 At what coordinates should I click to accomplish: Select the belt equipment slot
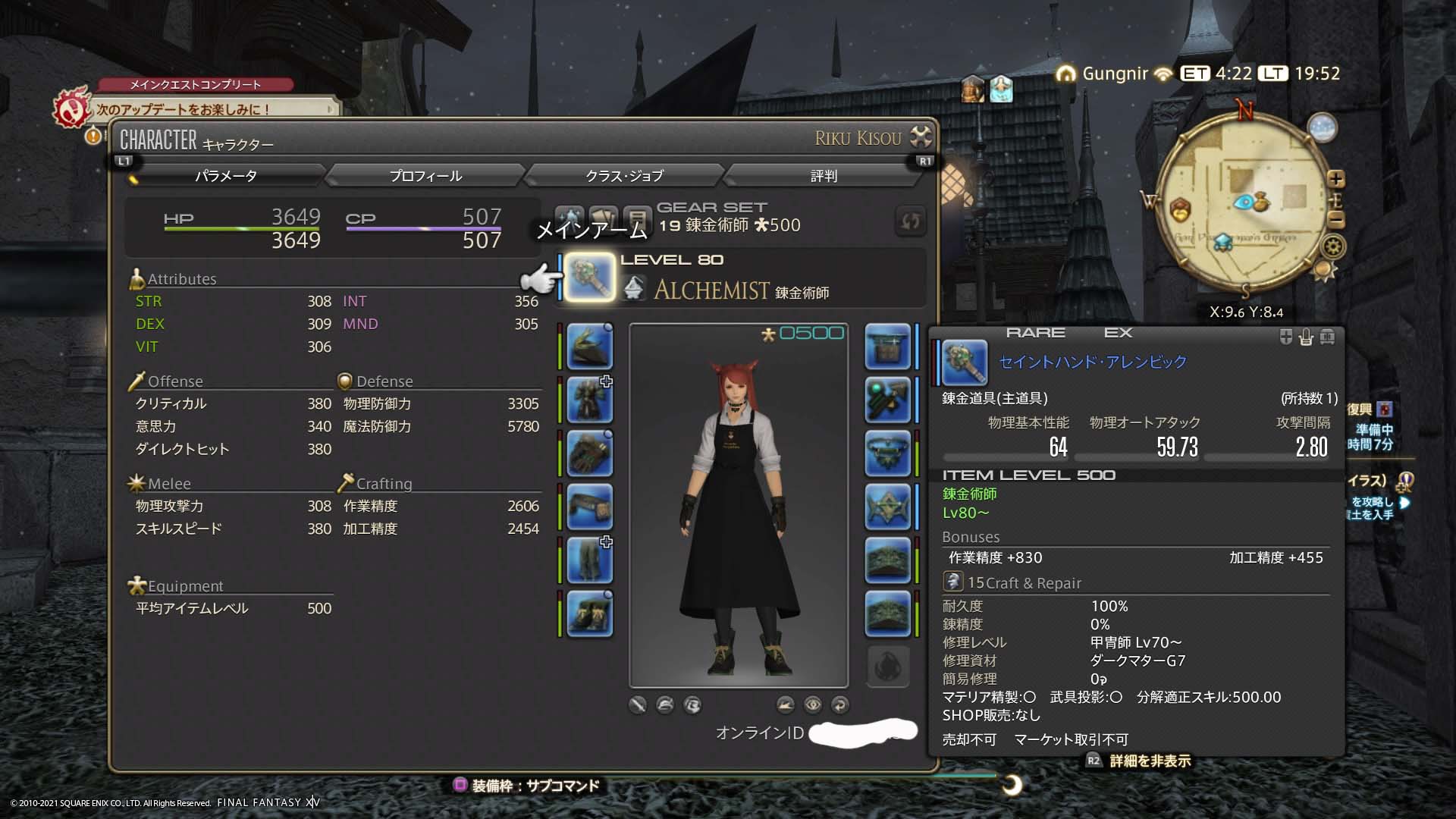(x=589, y=507)
